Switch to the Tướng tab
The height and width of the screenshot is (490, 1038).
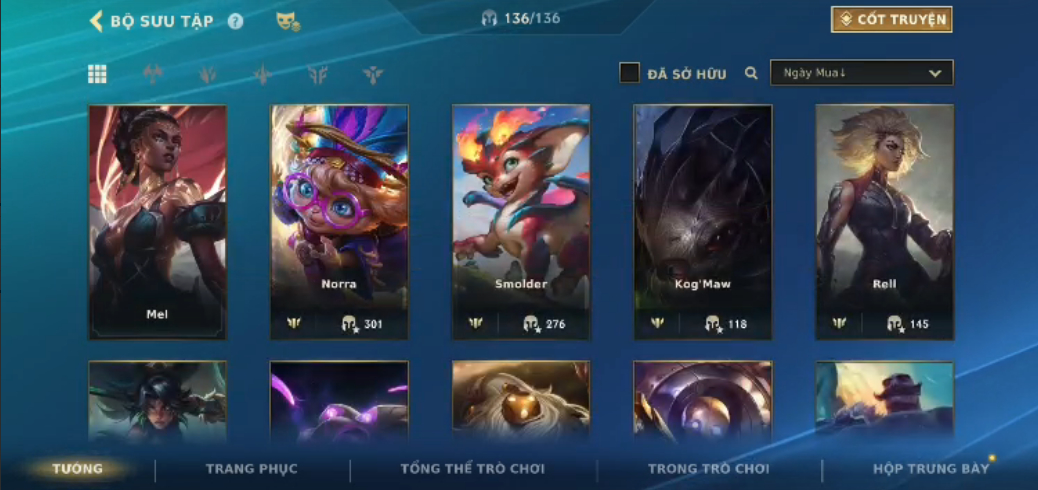[78, 468]
